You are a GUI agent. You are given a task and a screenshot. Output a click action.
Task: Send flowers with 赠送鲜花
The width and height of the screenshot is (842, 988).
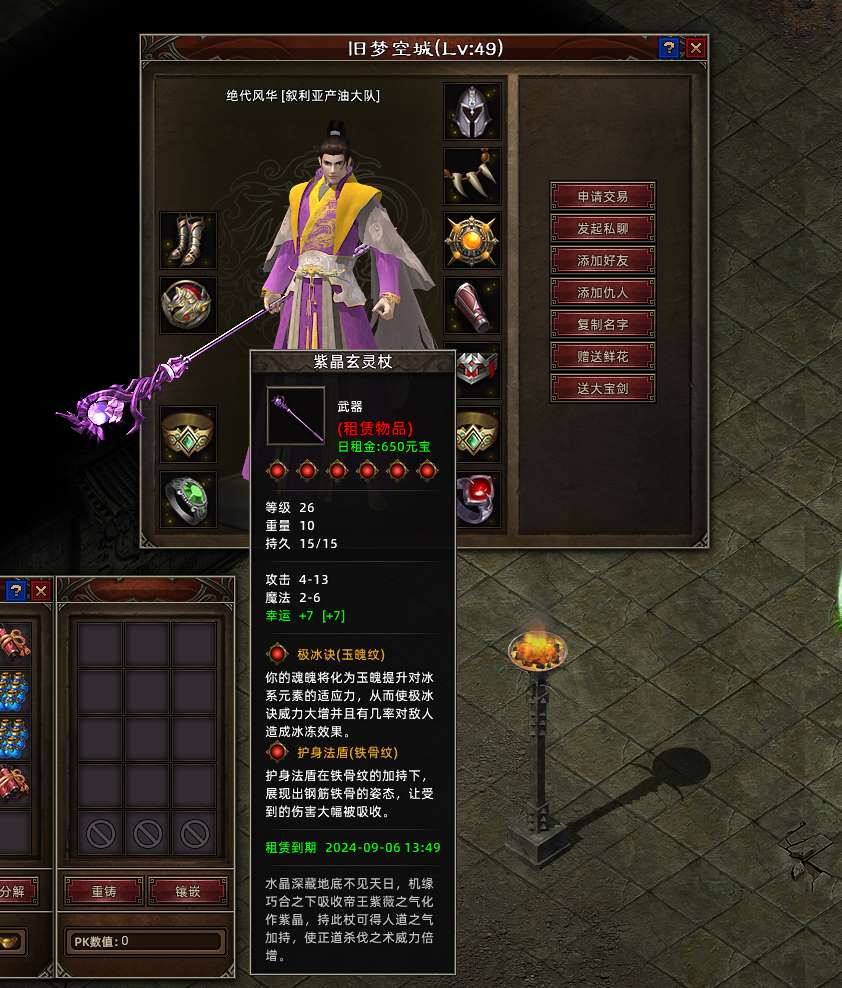click(x=603, y=356)
